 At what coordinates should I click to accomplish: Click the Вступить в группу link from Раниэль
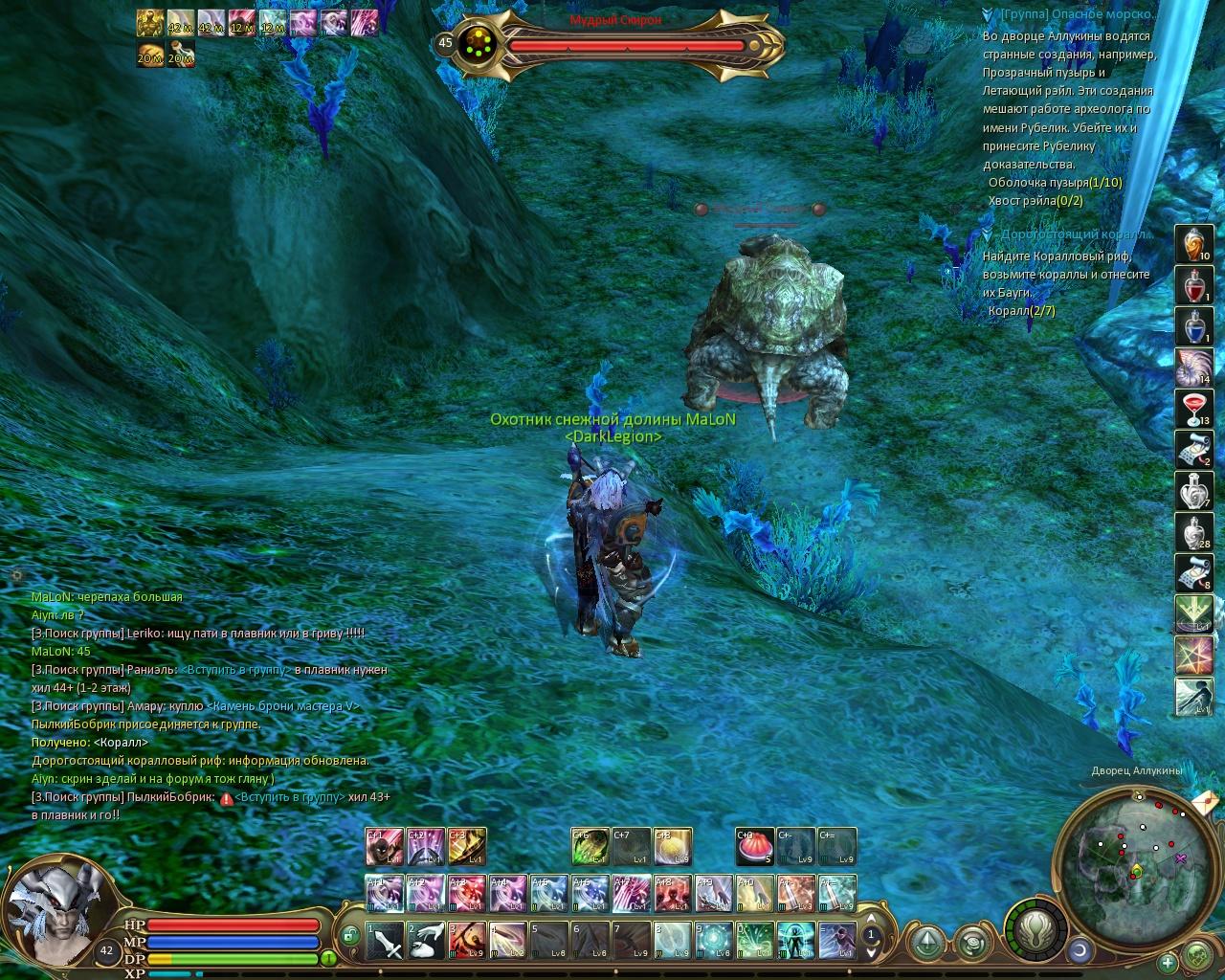tap(235, 670)
